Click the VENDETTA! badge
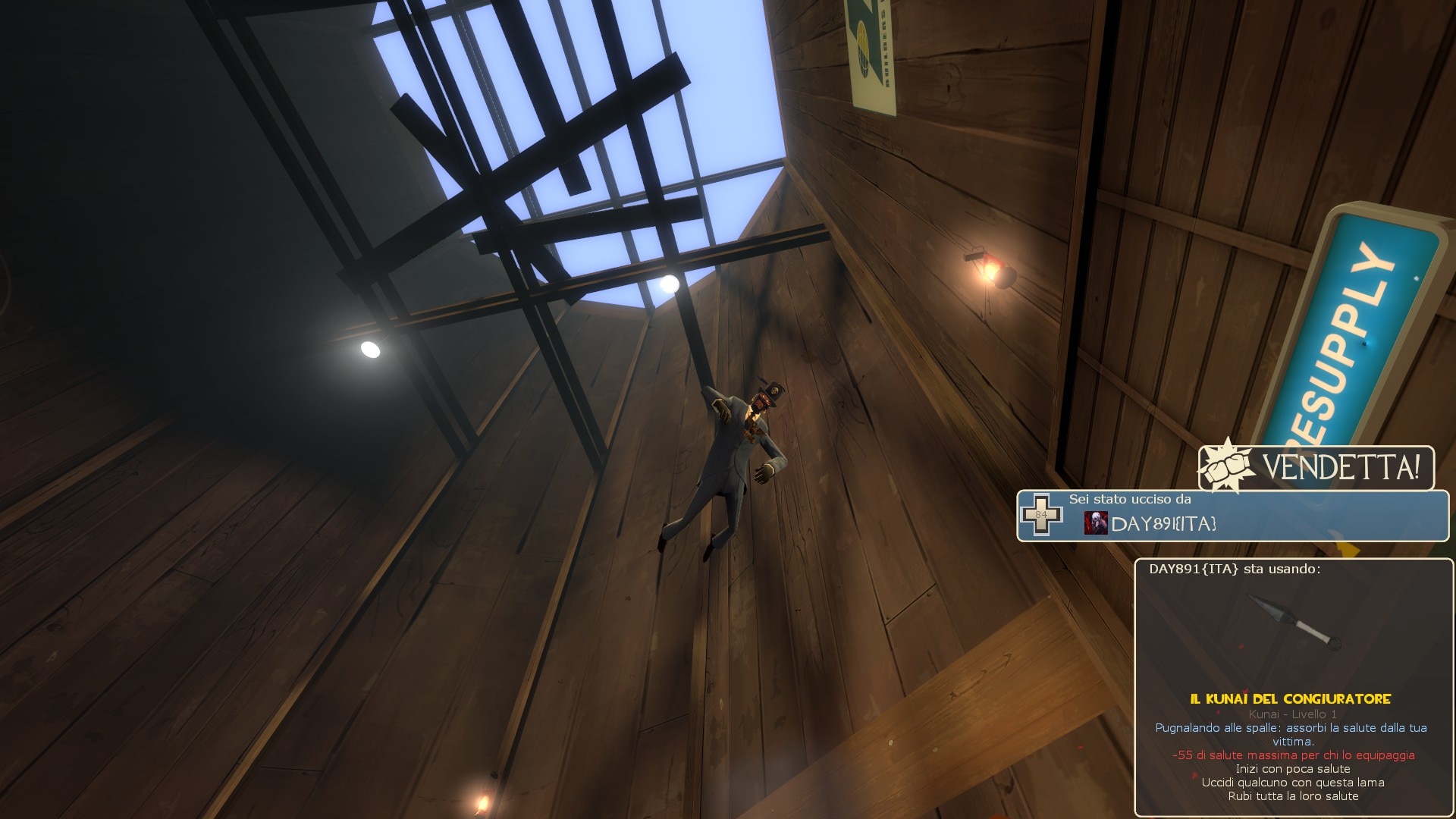This screenshot has height=819, width=1456. point(1316,468)
